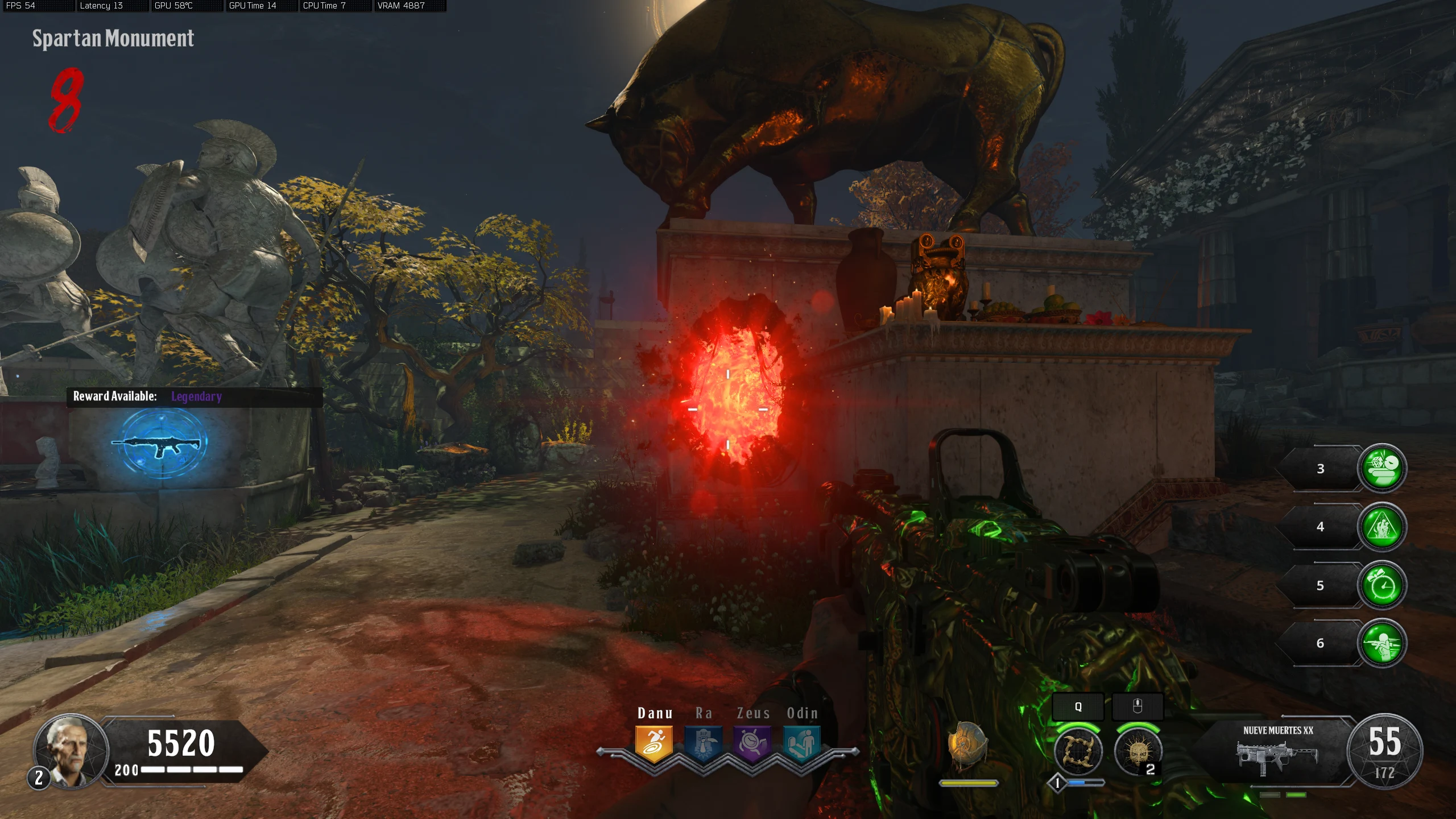Select the purple Zeus perk badge

click(x=752, y=743)
